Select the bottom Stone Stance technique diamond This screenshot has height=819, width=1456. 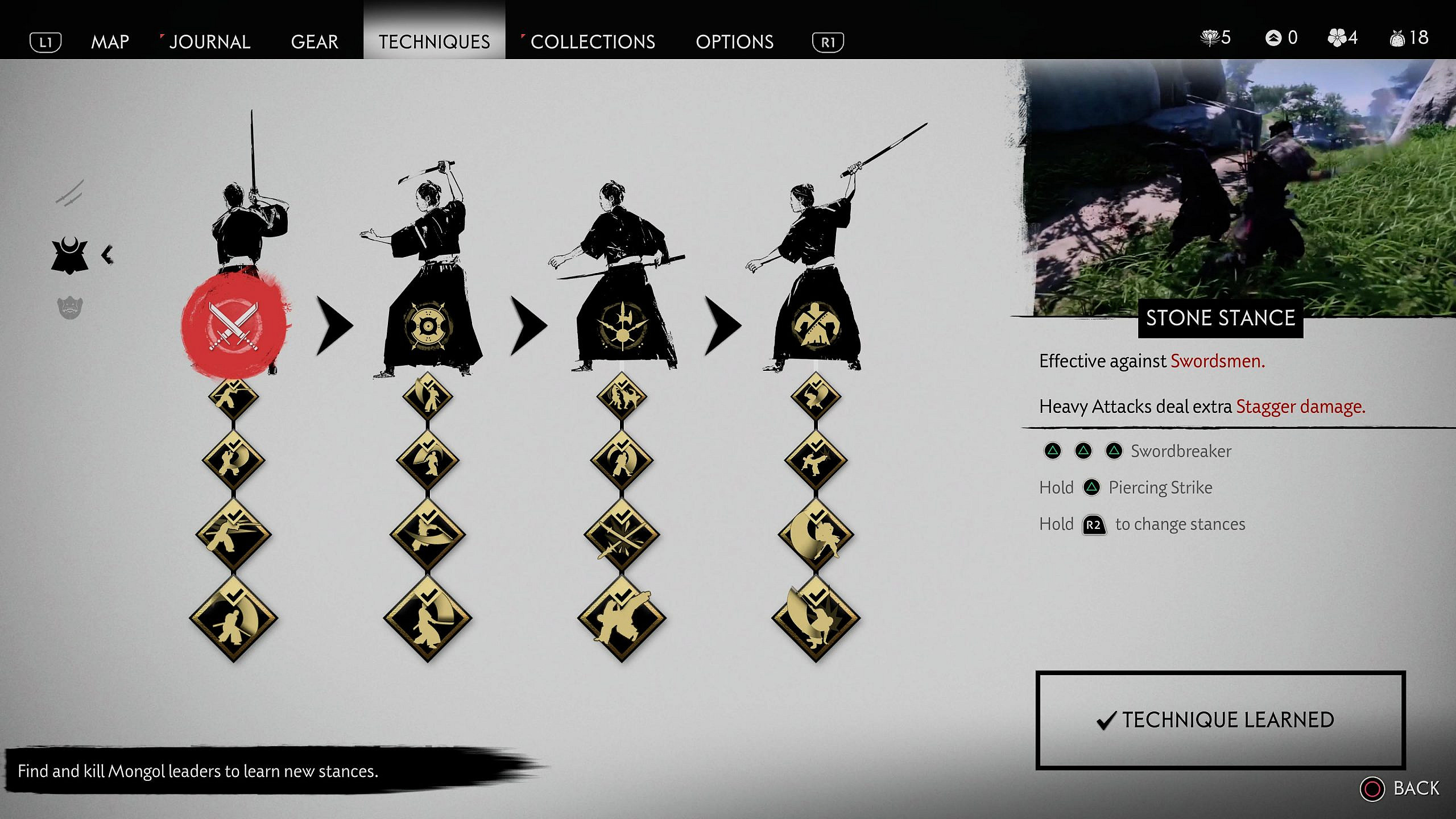coord(234,619)
